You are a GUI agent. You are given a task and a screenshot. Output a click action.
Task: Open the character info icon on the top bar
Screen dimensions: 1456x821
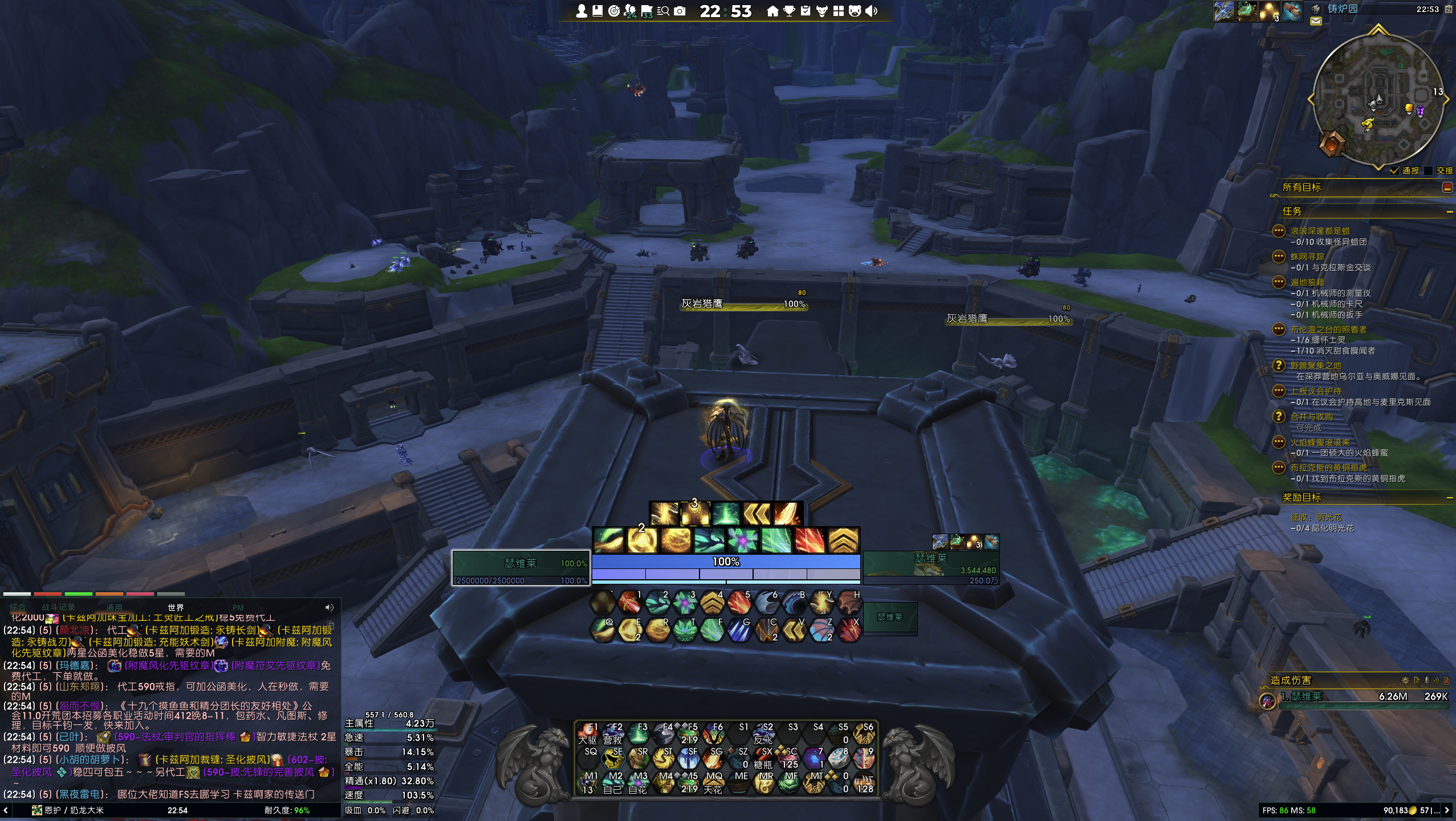582,10
